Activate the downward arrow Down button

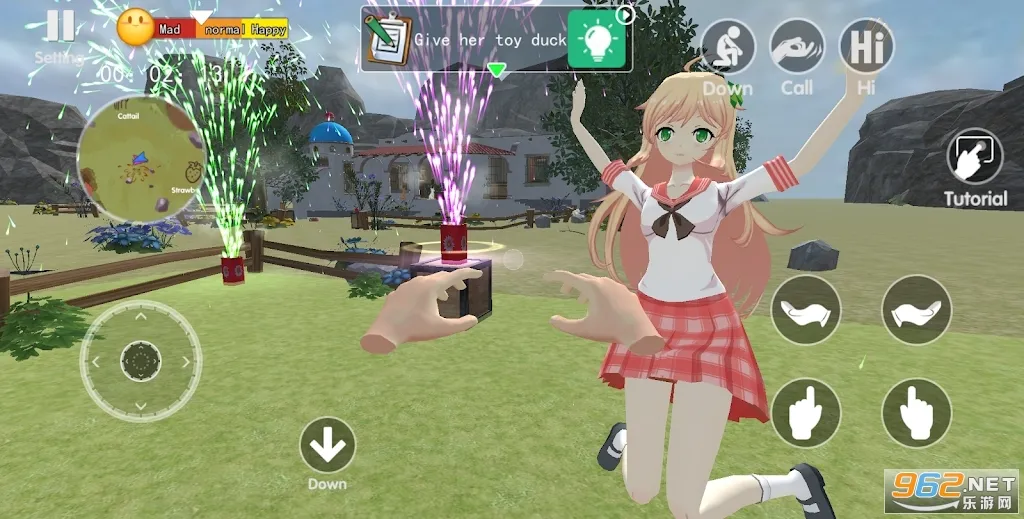[x=327, y=445]
